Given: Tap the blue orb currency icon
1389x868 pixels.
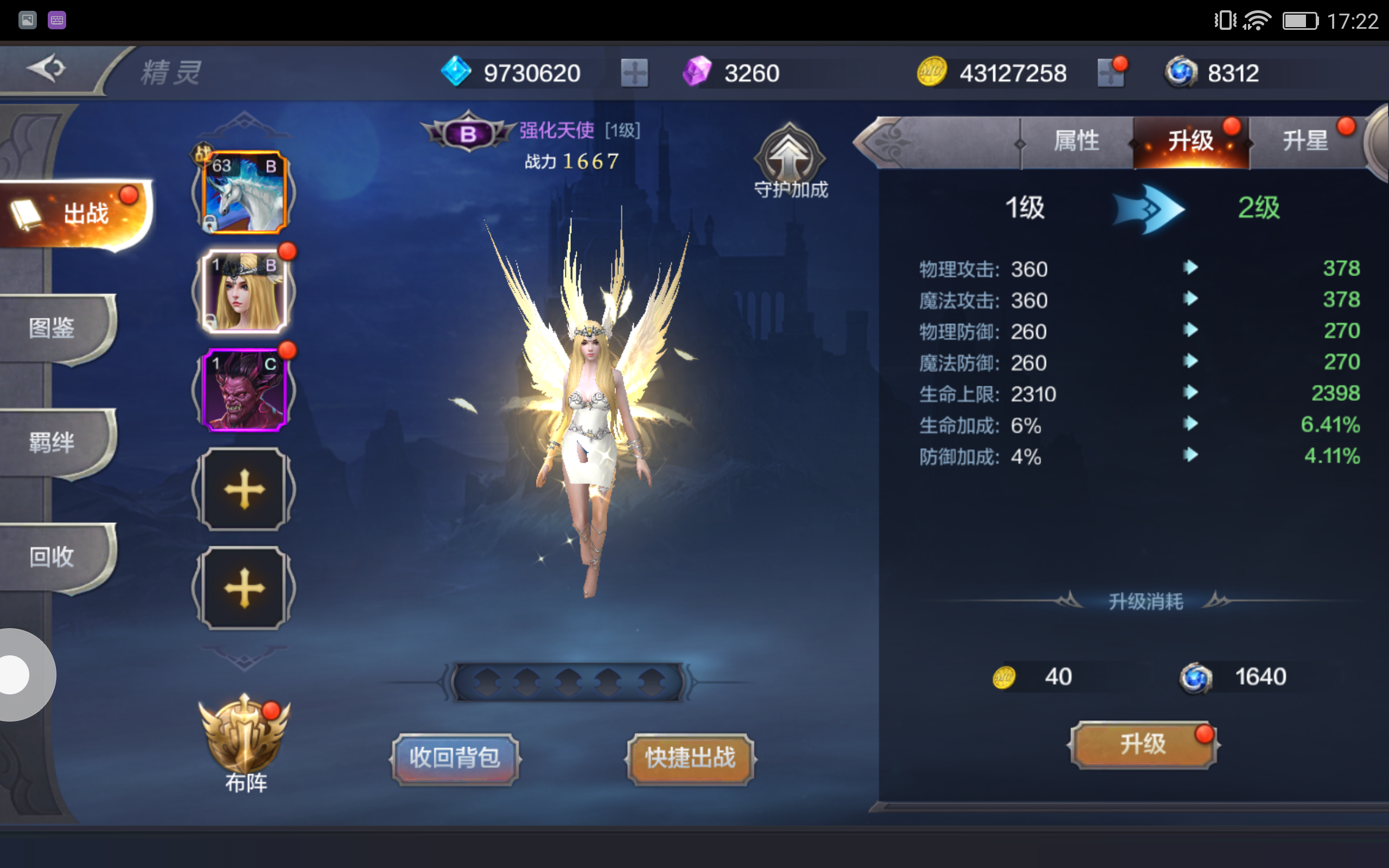Looking at the screenshot, I should pos(1180,72).
